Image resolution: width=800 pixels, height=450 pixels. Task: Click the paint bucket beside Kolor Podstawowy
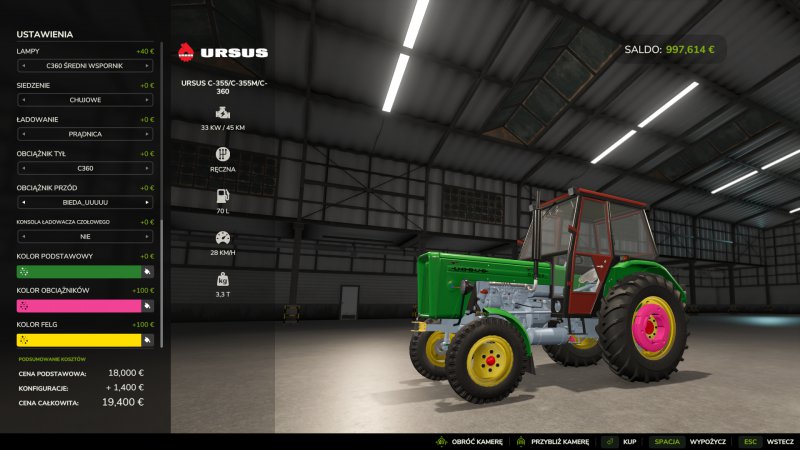(x=147, y=271)
